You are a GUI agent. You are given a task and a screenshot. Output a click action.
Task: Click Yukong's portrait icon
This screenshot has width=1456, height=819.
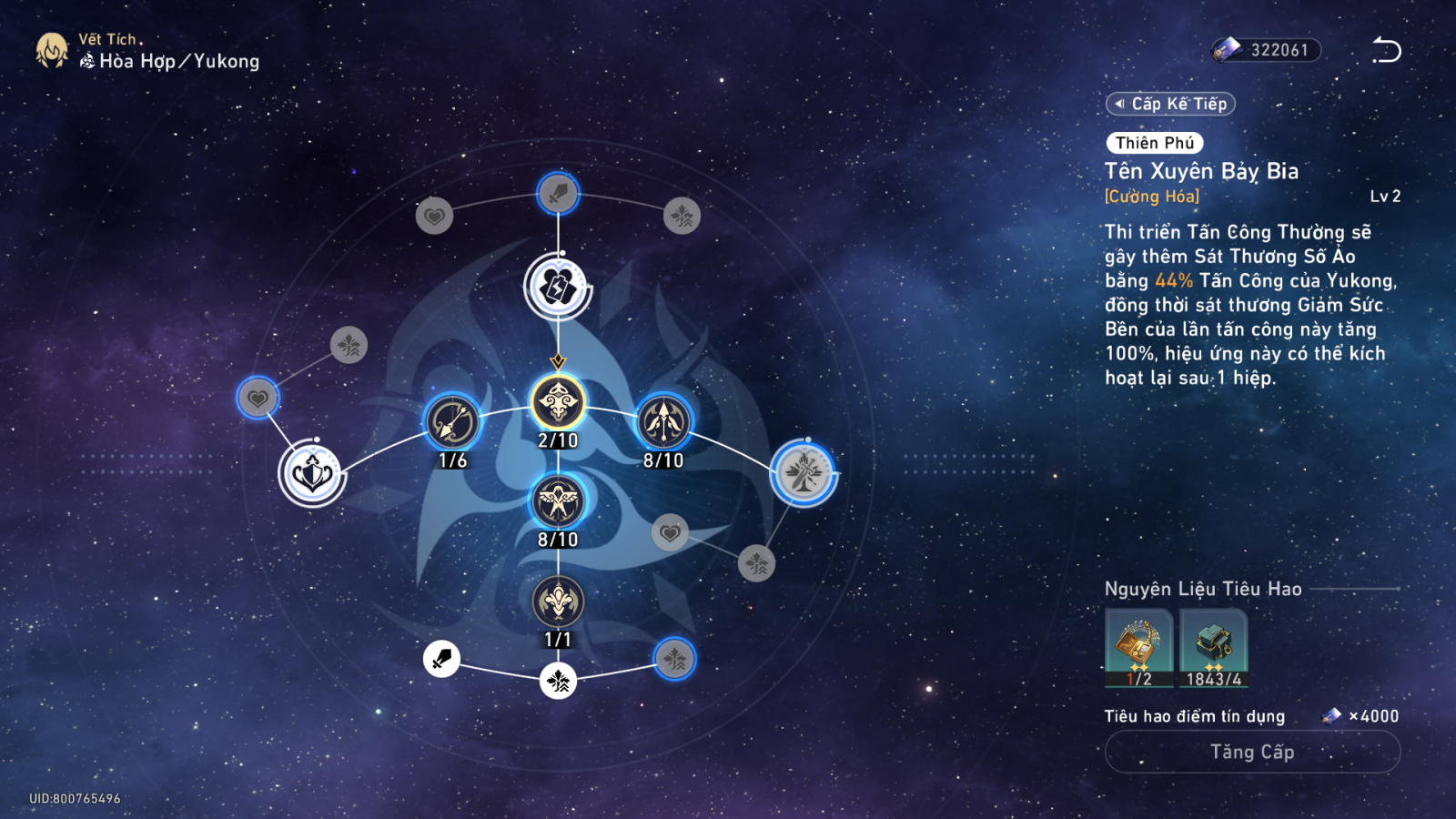52,51
